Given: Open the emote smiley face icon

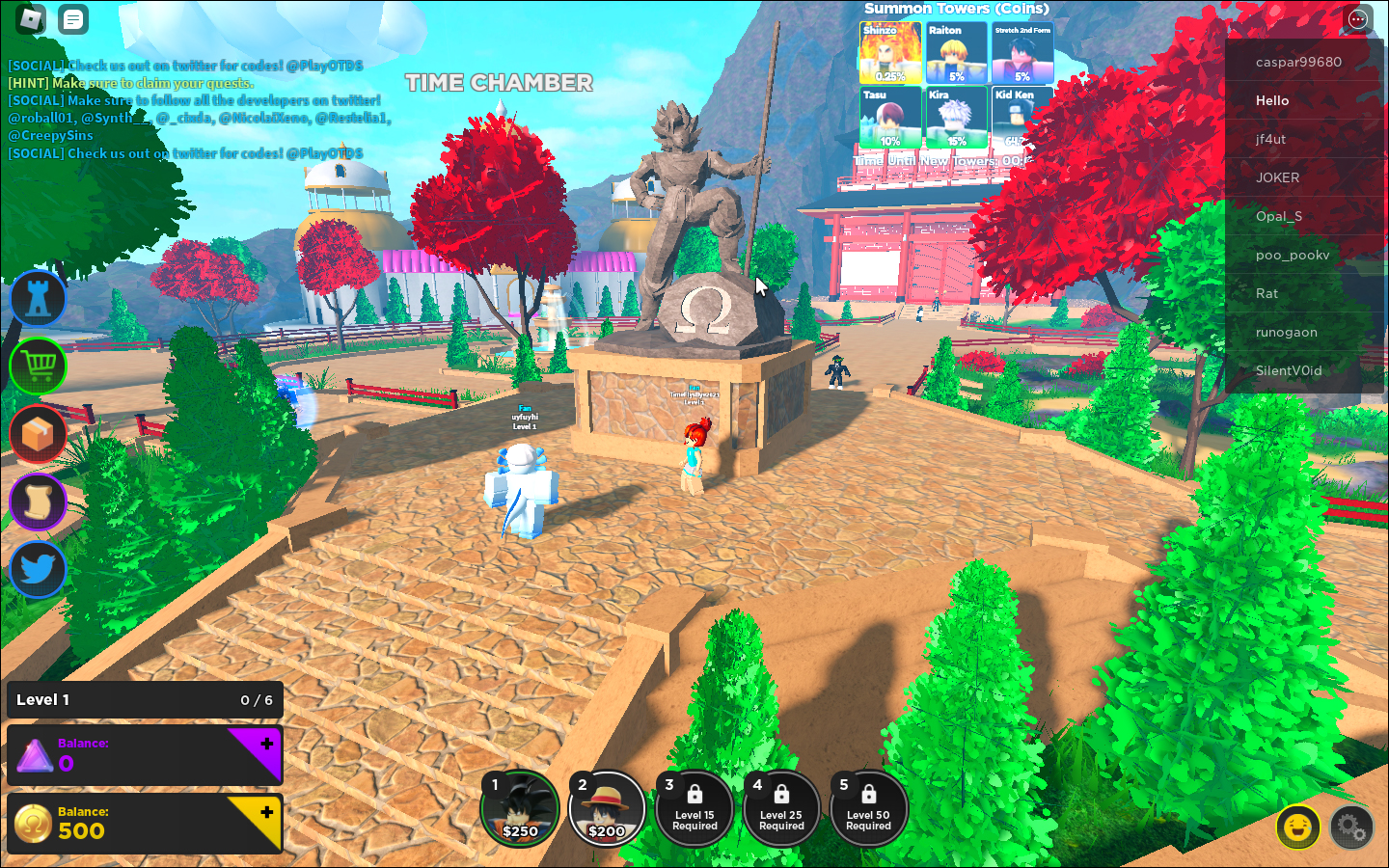Looking at the screenshot, I should click(1299, 827).
